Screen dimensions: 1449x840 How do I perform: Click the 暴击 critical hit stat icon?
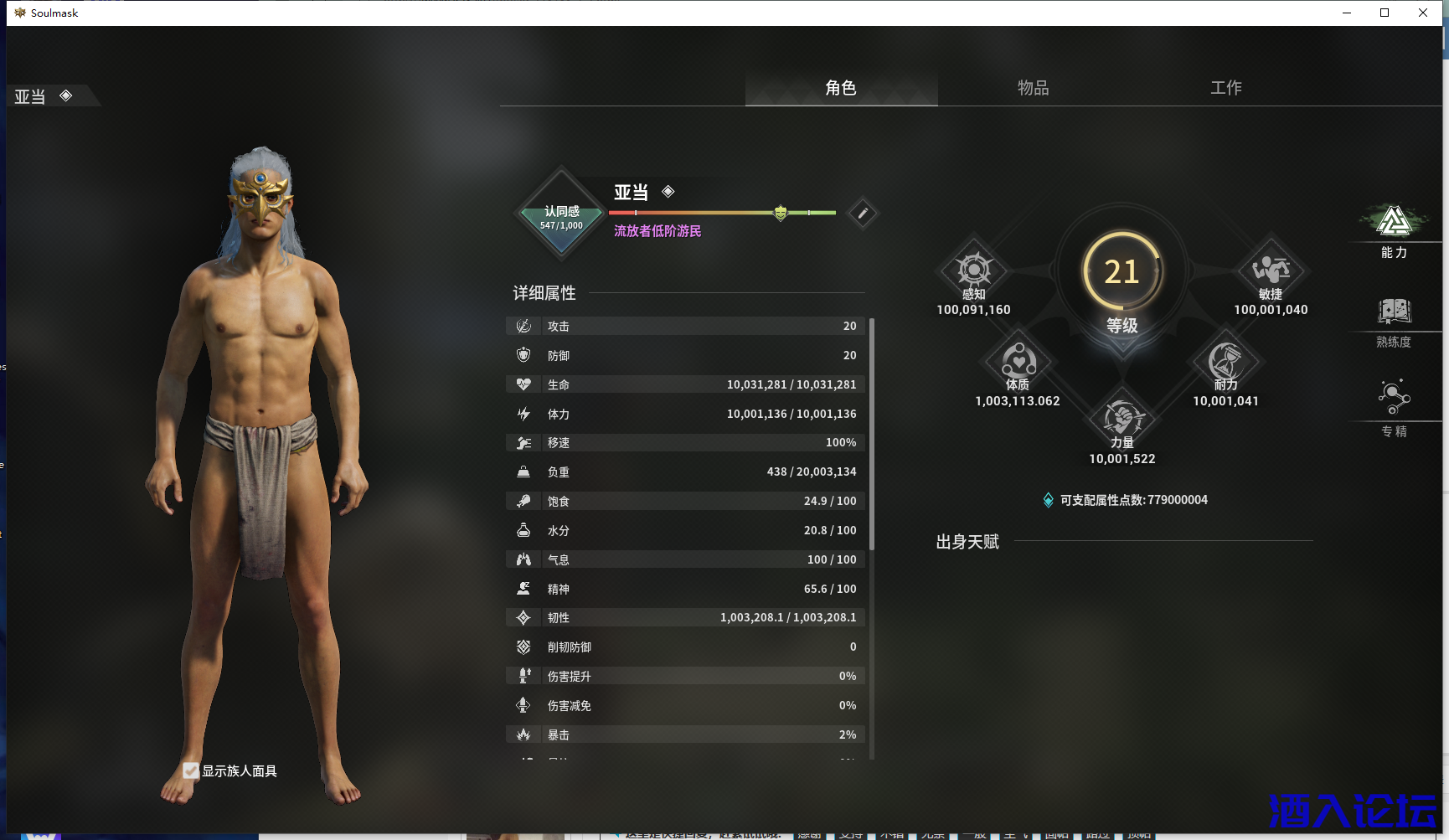(x=523, y=734)
